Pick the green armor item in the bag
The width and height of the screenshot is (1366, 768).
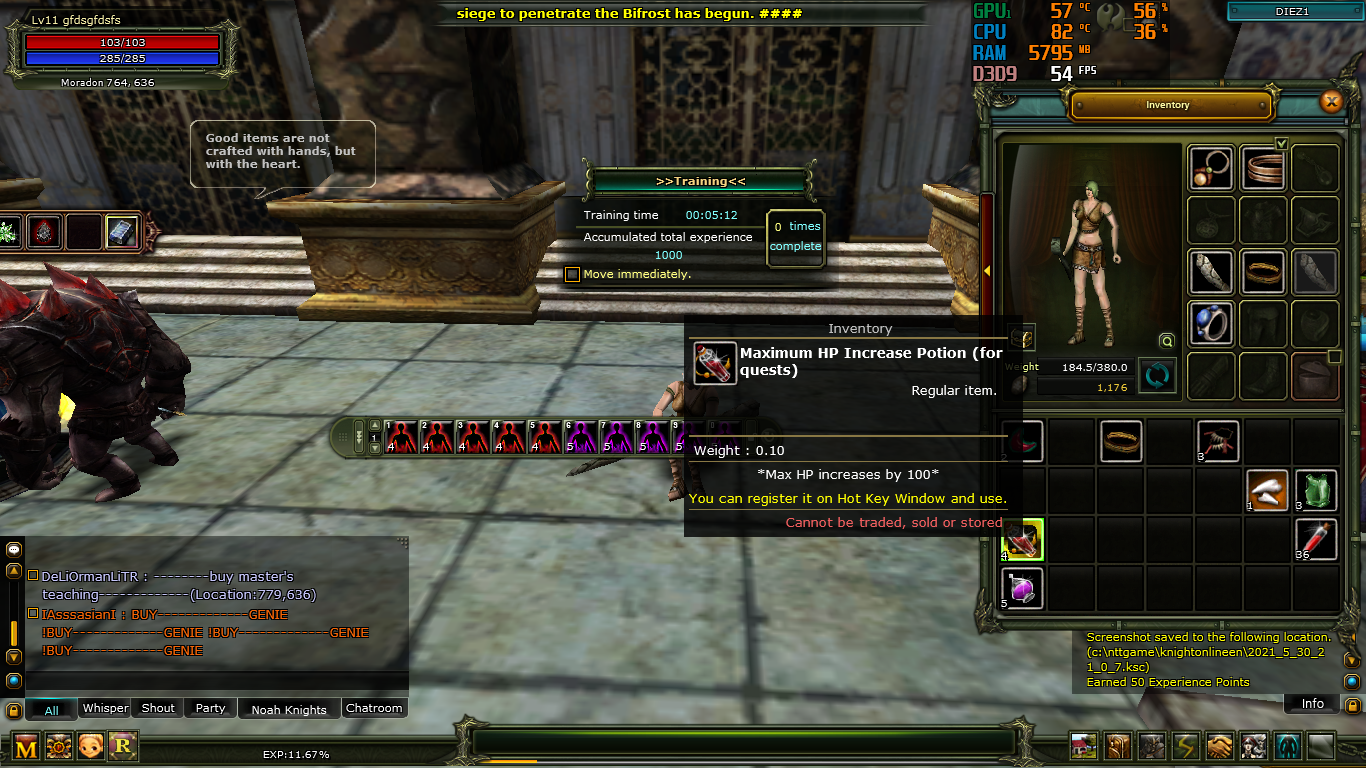click(1316, 491)
